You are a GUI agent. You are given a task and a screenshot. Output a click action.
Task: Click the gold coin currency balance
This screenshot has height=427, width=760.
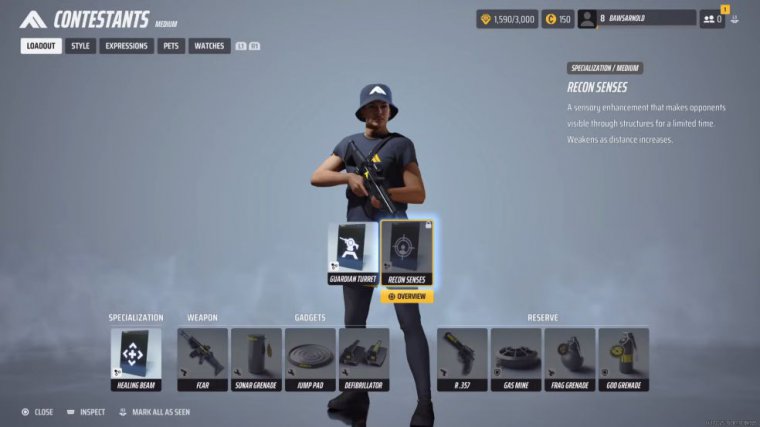[558, 18]
